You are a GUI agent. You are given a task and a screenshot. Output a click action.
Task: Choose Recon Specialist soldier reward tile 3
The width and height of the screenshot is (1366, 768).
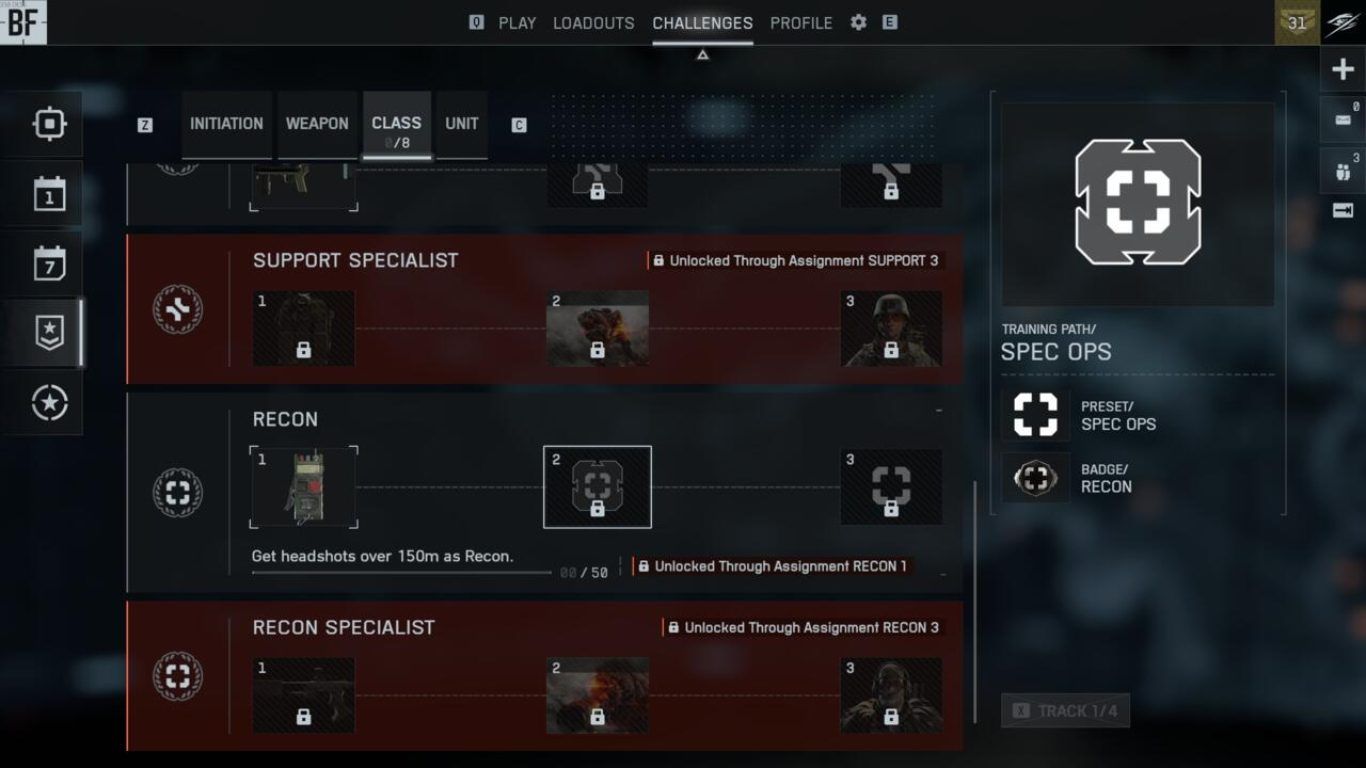891,694
